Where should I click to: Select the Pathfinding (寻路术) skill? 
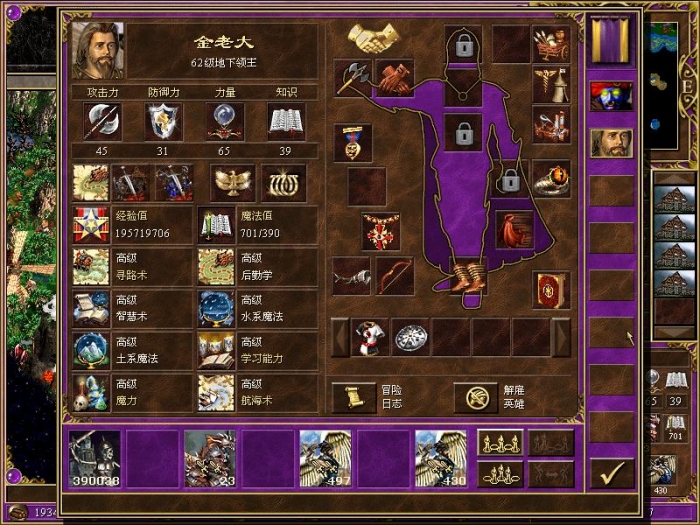click(x=132, y=267)
